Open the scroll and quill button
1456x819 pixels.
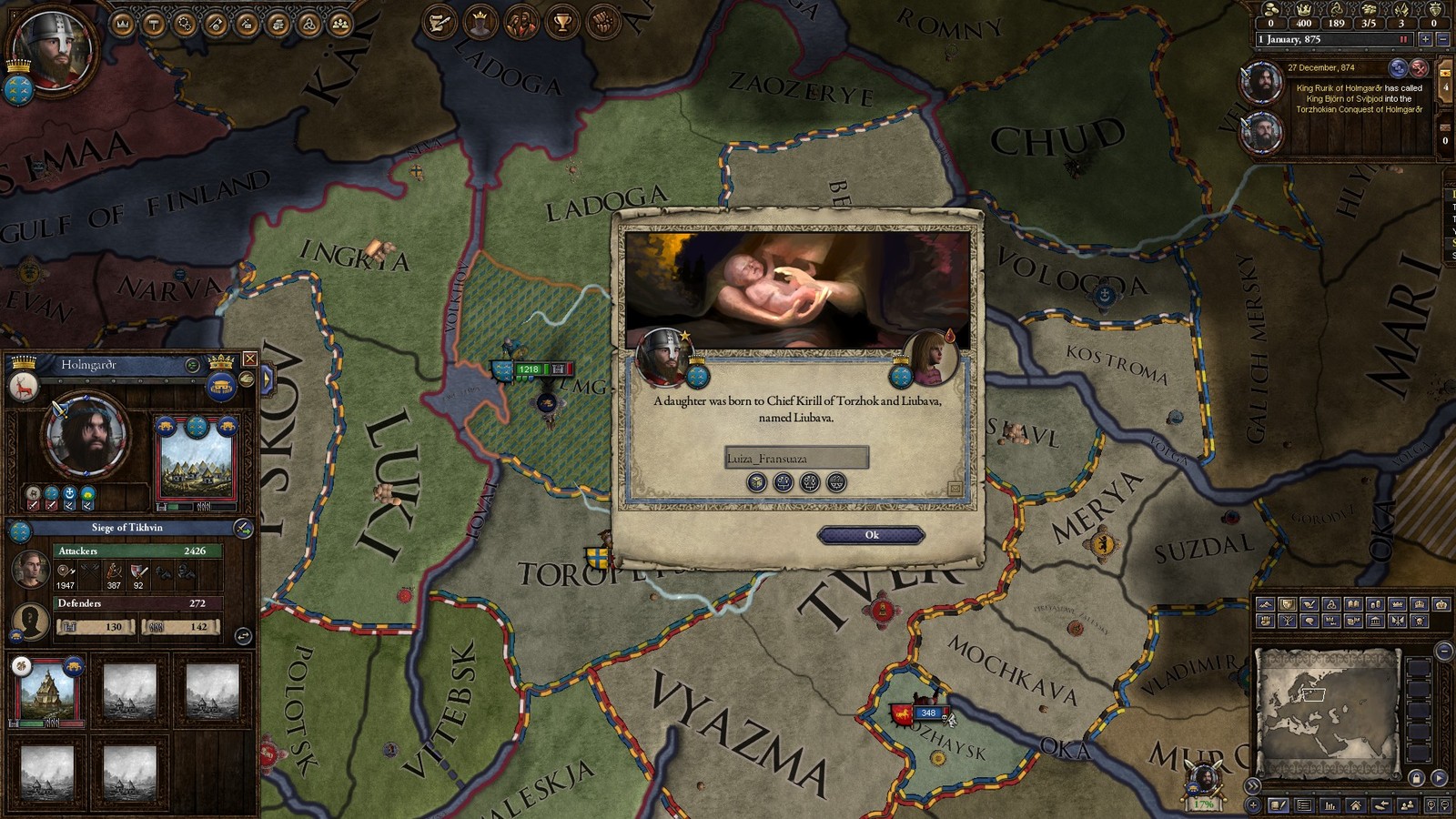tap(440, 23)
